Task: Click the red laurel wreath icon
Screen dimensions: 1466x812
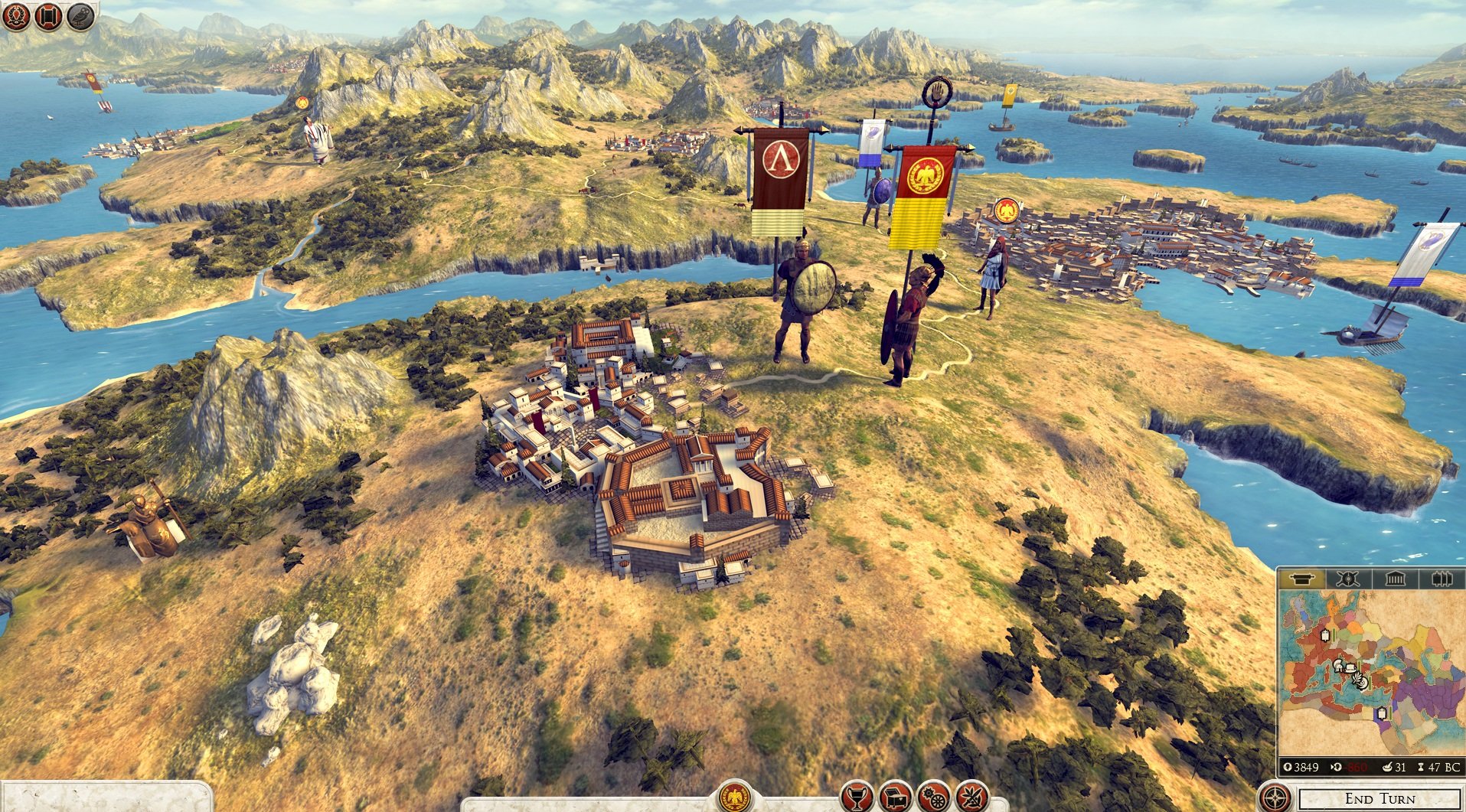Action: click(x=15, y=16)
